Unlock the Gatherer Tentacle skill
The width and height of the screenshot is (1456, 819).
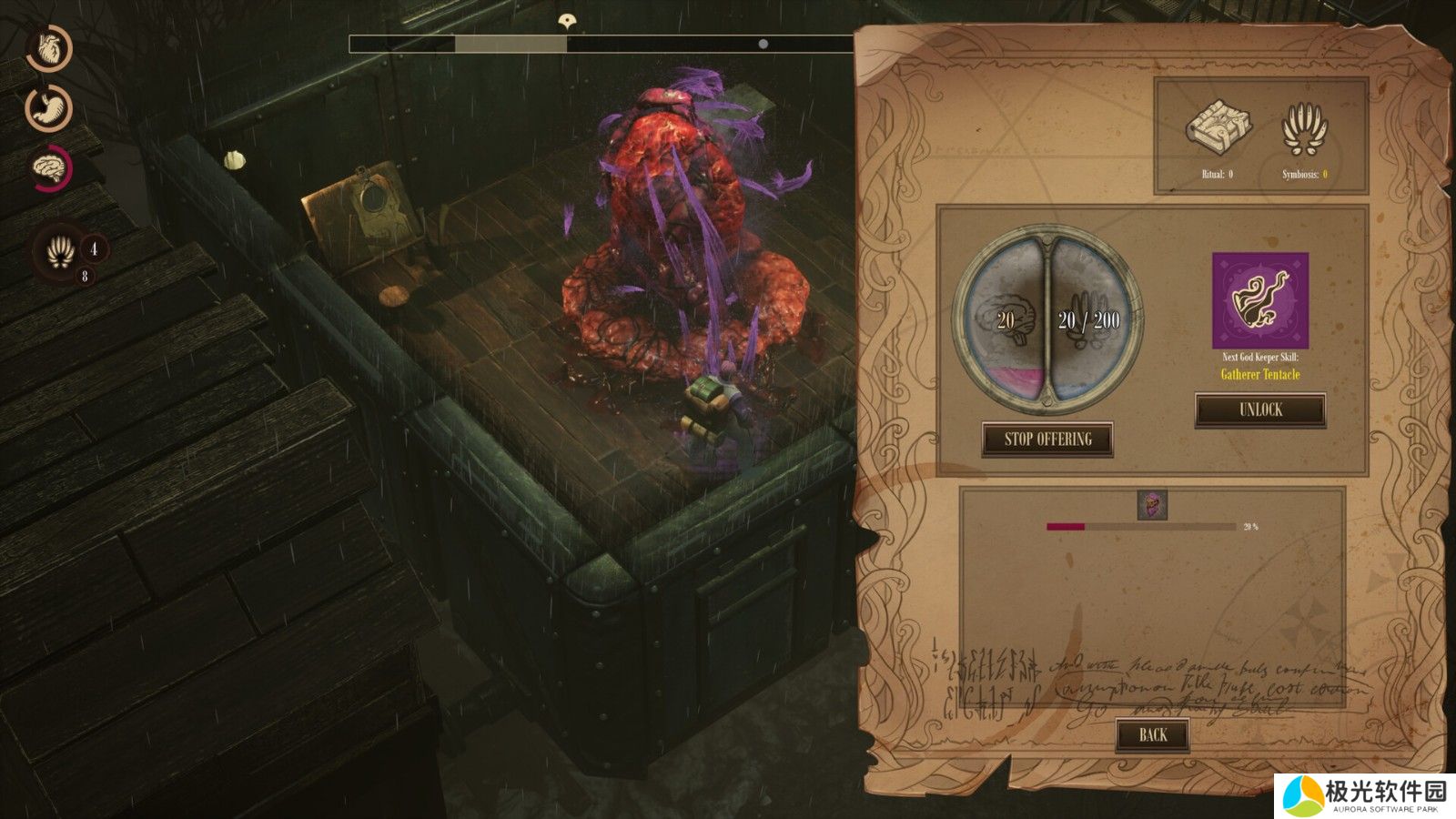1260,409
